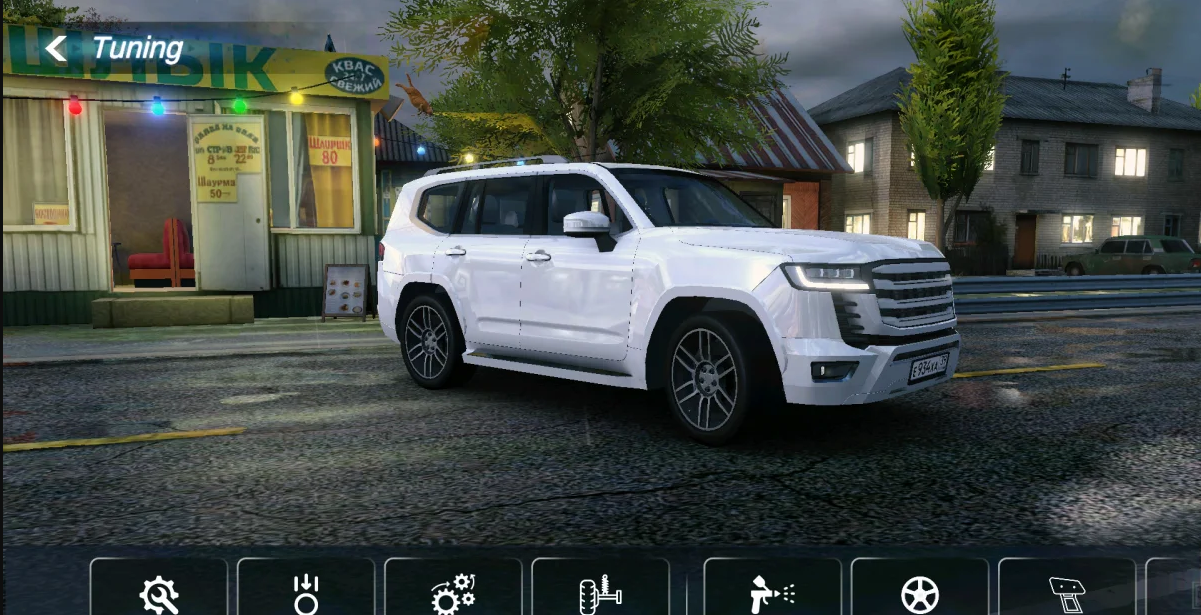Open the wrench-and-gear tuning category
This screenshot has height=615, width=1201.
(159, 593)
